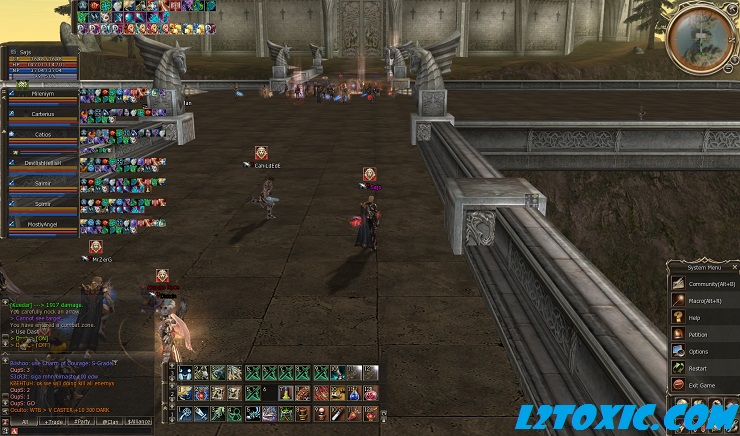Open the Macro window entry

click(704, 300)
